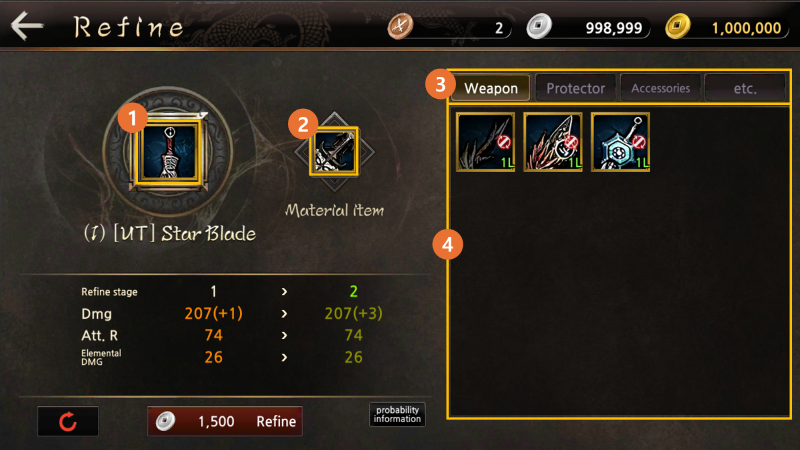The height and width of the screenshot is (450, 800).
Task: Go back using the arrow button
Action: tap(27, 25)
